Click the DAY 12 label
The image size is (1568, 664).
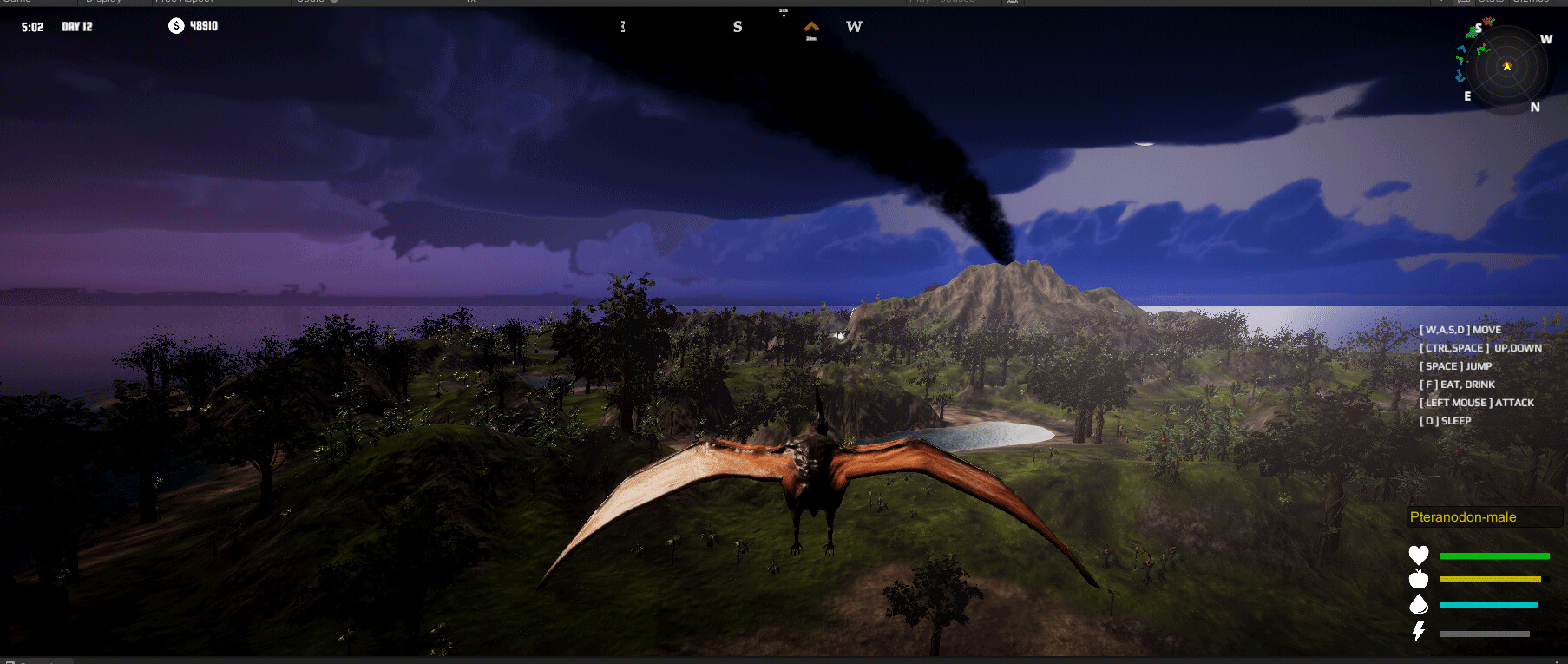point(75,26)
